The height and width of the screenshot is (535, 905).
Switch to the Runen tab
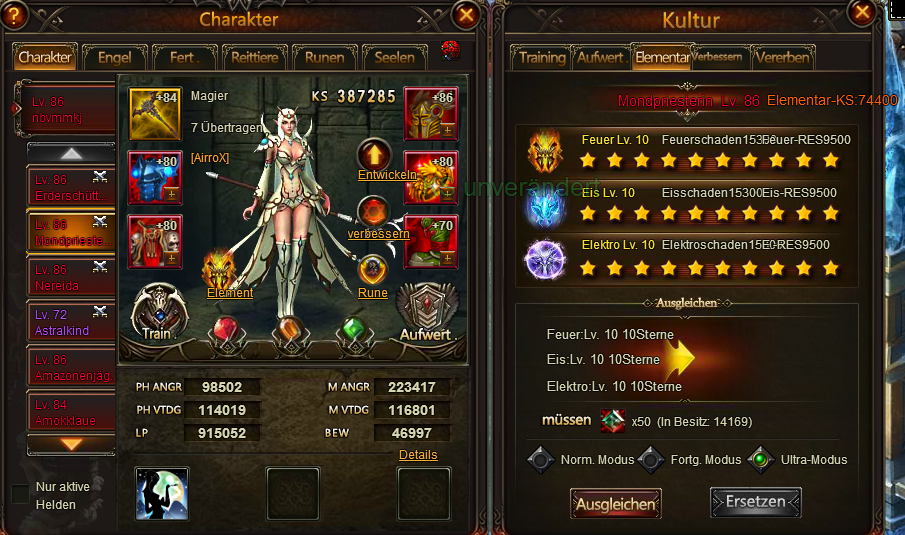pyautogui.click(x=324, y=57)
